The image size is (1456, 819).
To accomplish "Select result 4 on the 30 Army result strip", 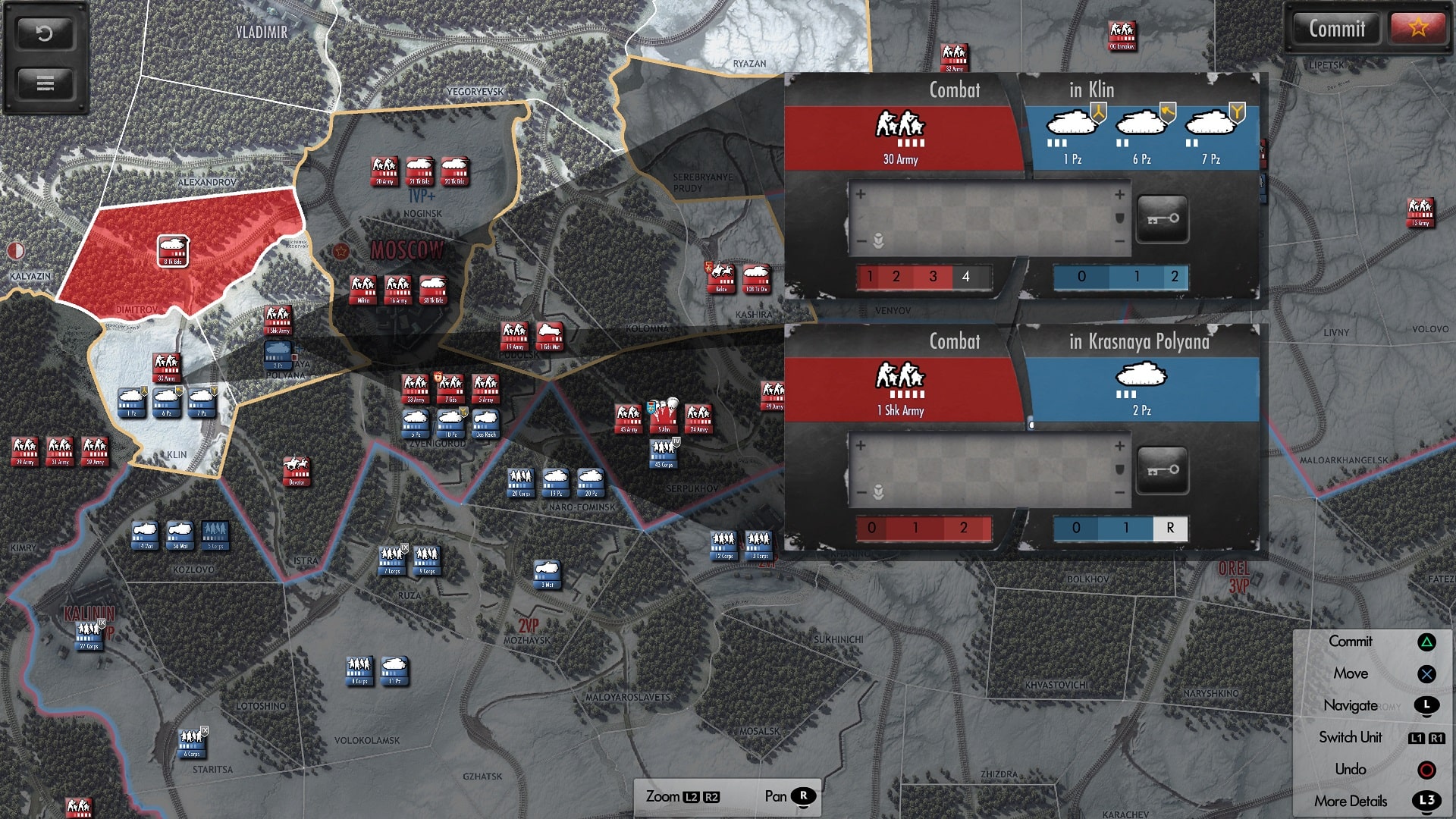I will (x=965, y=277).
